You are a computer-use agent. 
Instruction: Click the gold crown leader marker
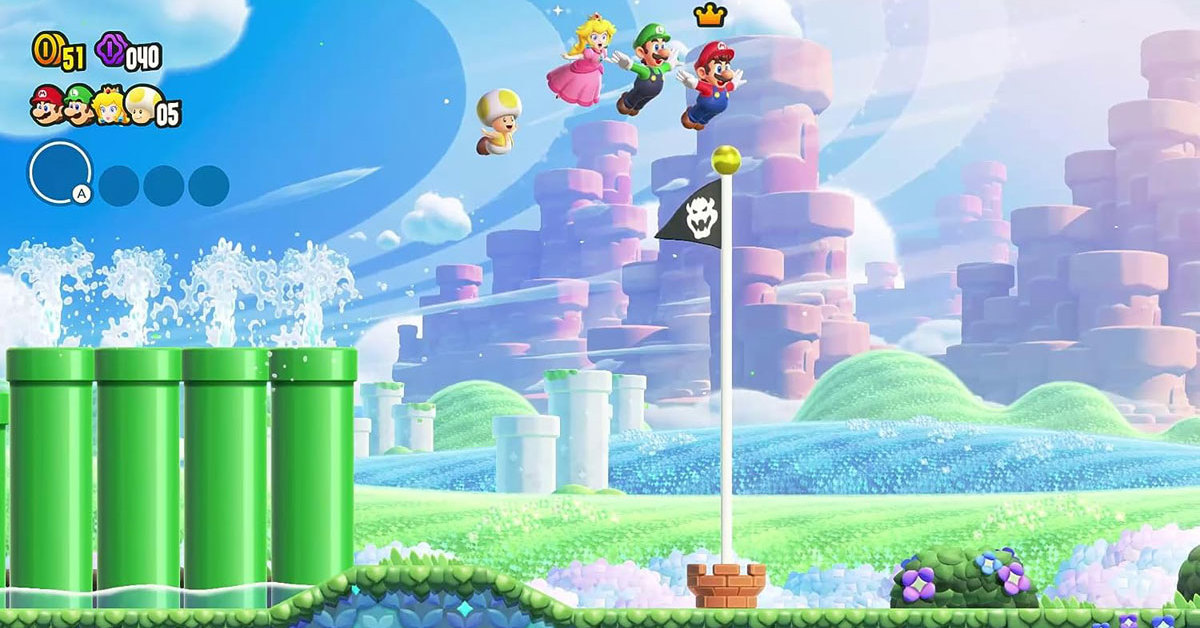[710, 14]
